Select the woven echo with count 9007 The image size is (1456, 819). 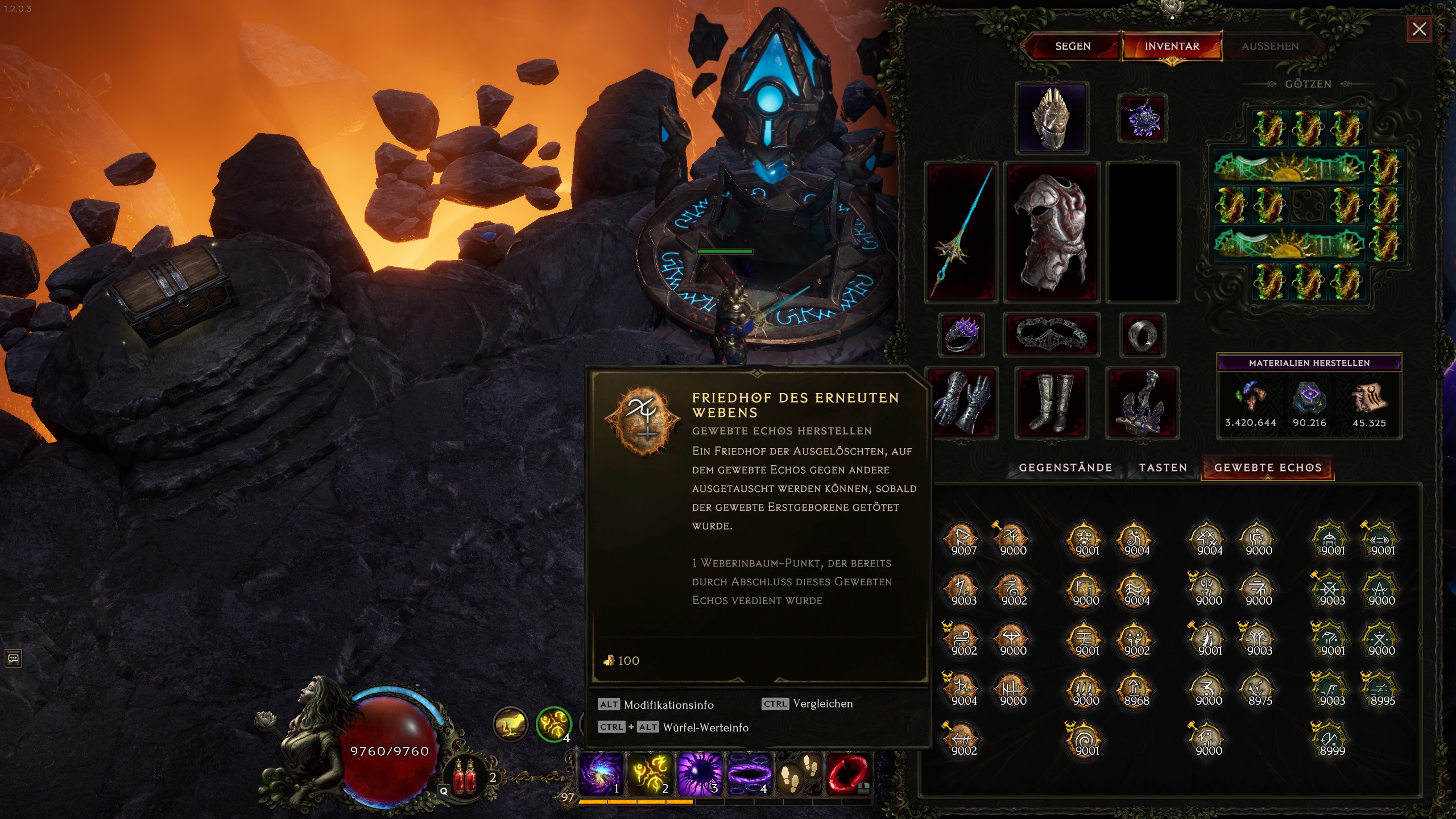(x=963, y=539)
